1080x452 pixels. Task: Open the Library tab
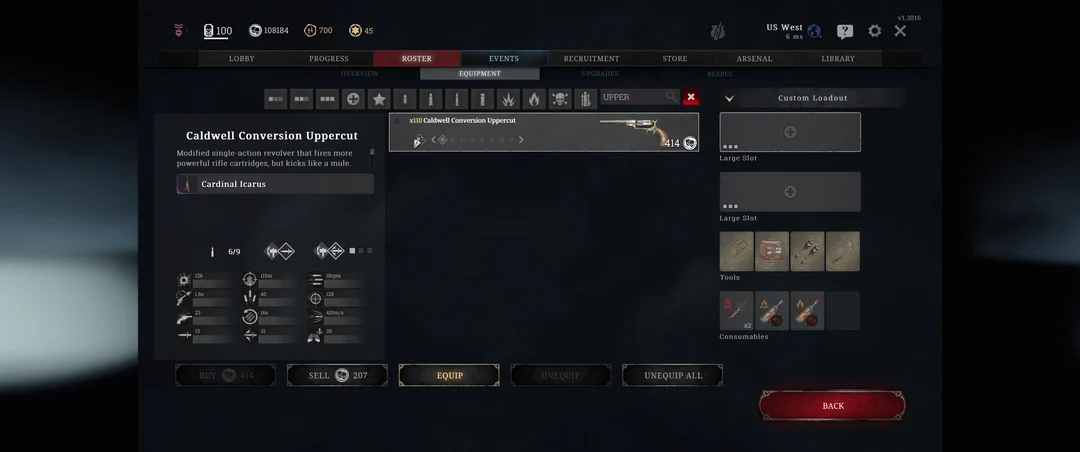pyautogui.click(x=838, y=59)
